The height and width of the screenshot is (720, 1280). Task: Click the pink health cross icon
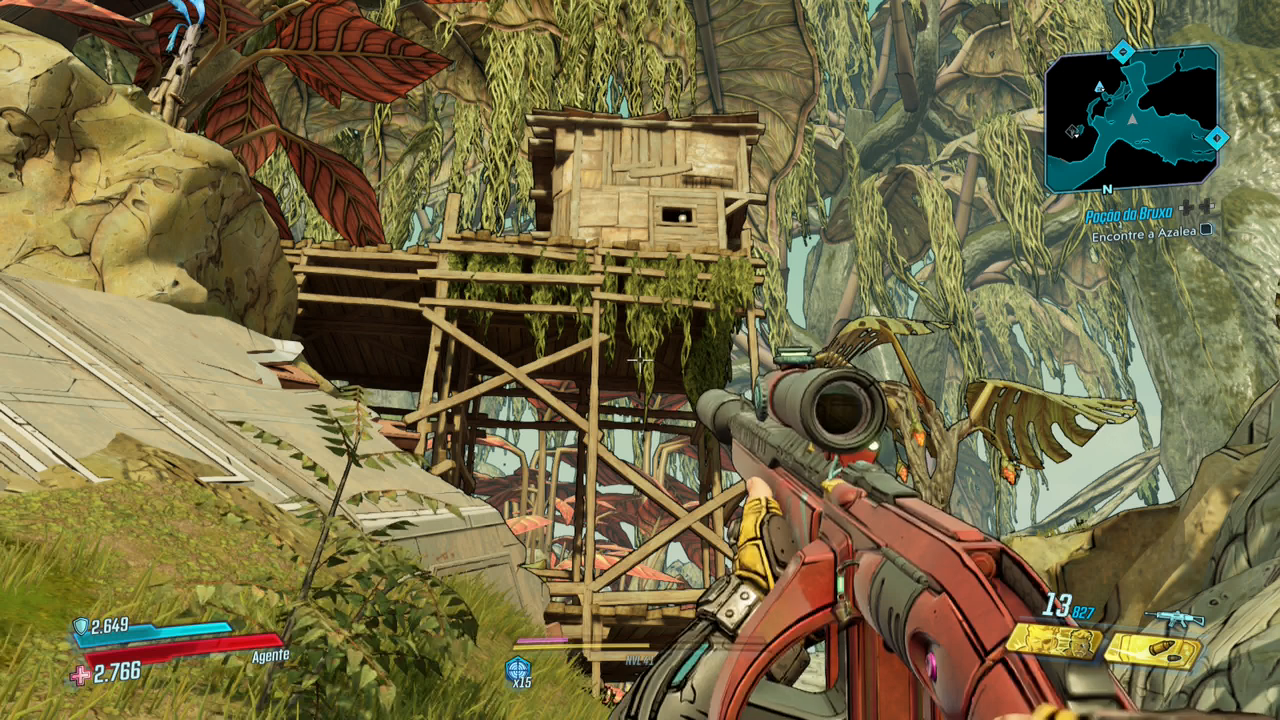click(79, 674)
